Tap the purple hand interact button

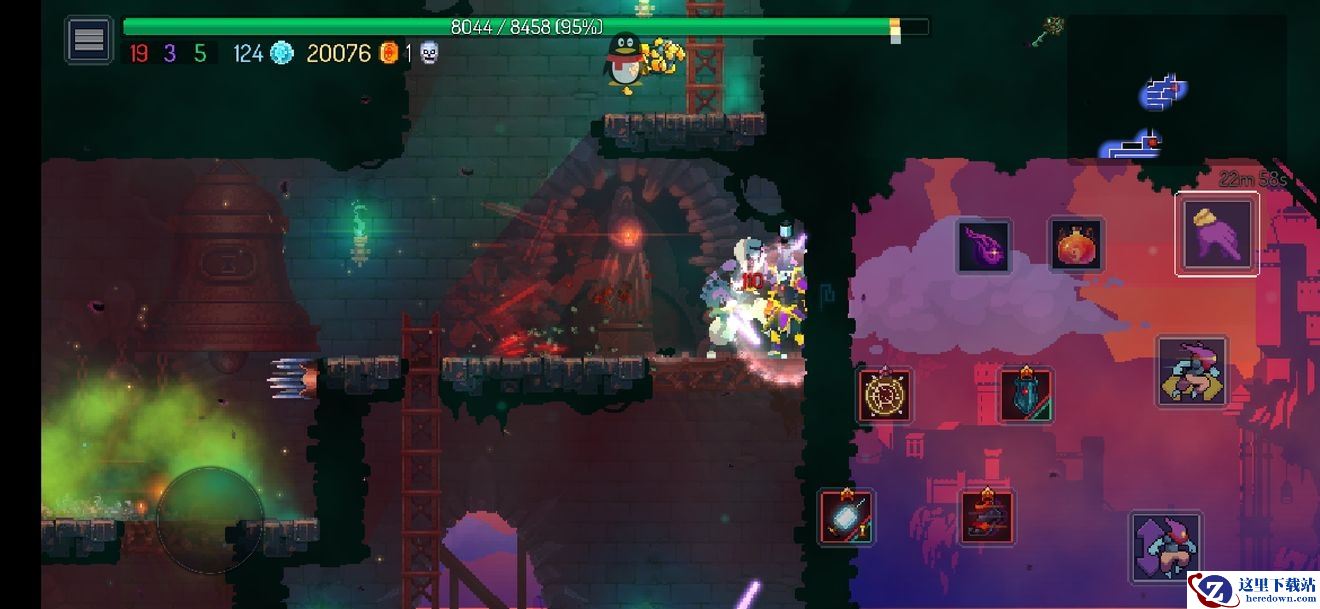coord(1217,234)
